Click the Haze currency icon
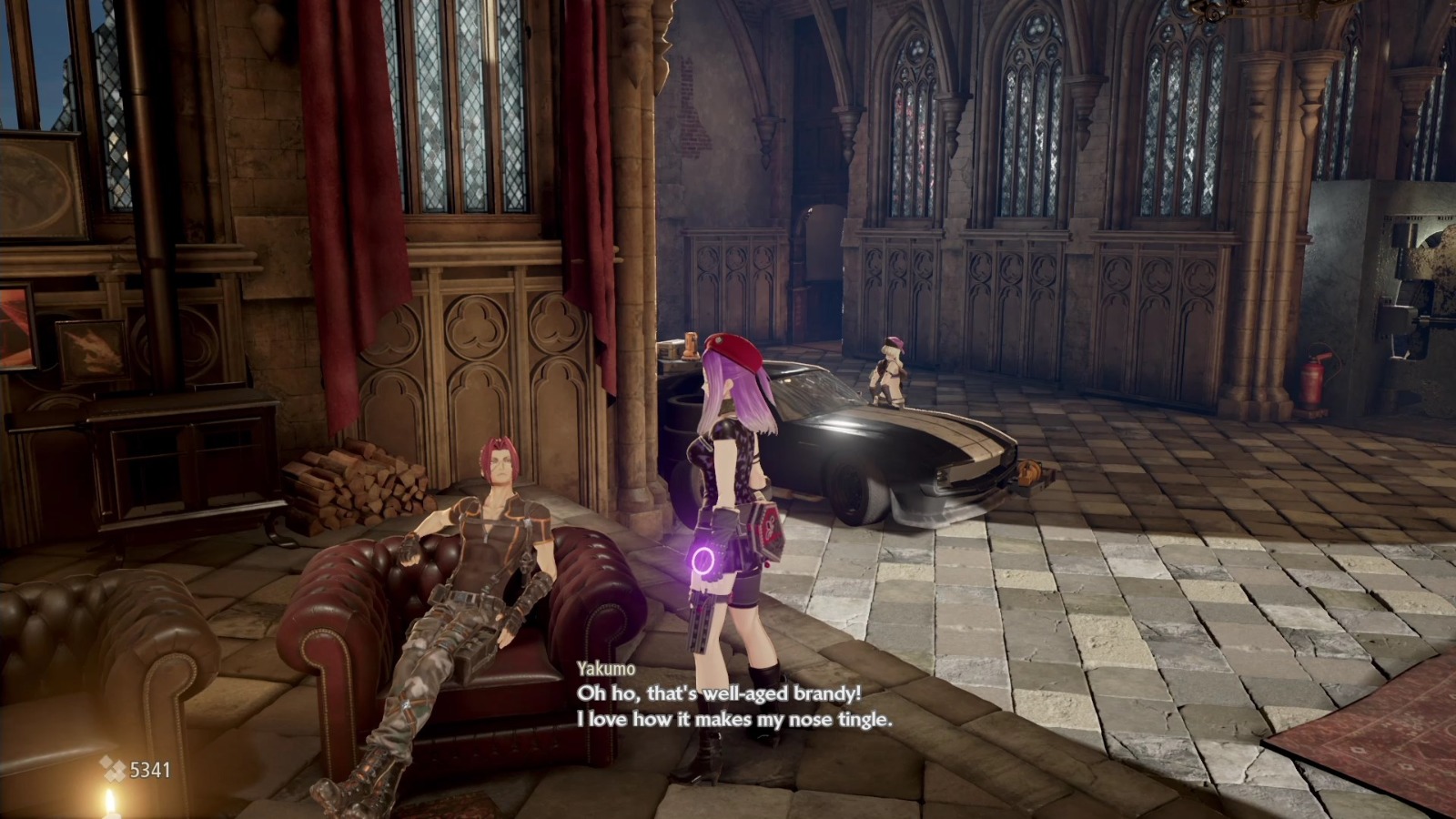Screen dimensions: 1456x819 112,769
